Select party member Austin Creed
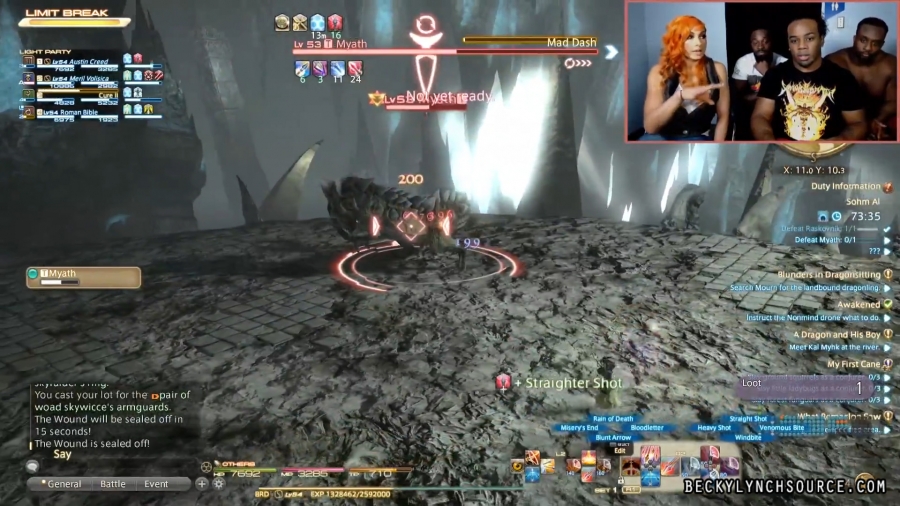The height and width of the screenshot is (506, 900). [78, 61]
